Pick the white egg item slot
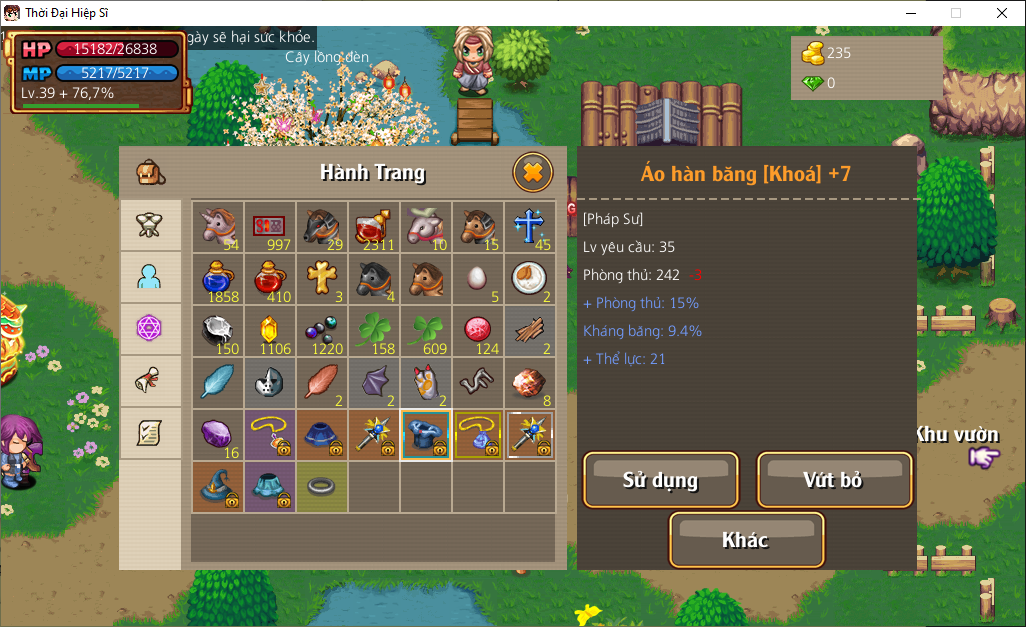 coord(478,279)
